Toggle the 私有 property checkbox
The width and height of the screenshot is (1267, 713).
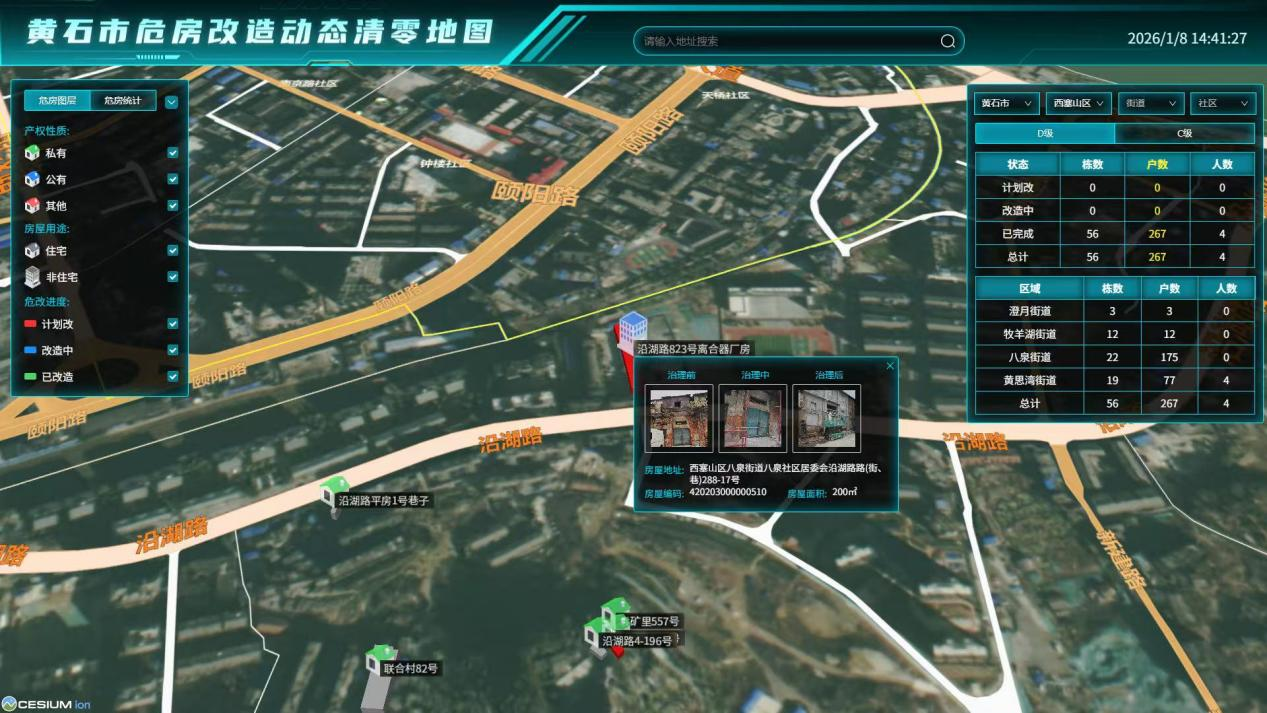click(x=173, y=153)
